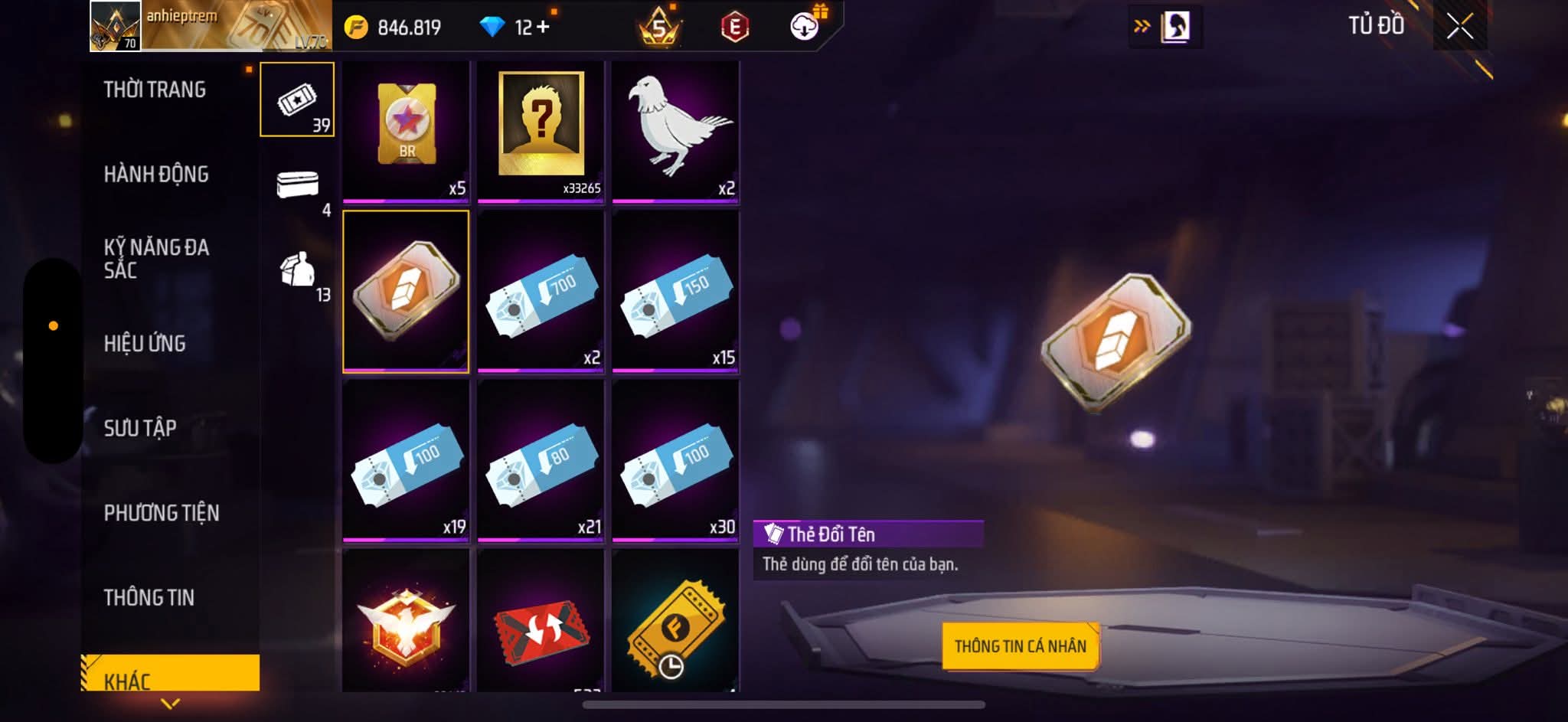
Task: Switch to the Hành Động tab
Action: click(x=156, y=175)
